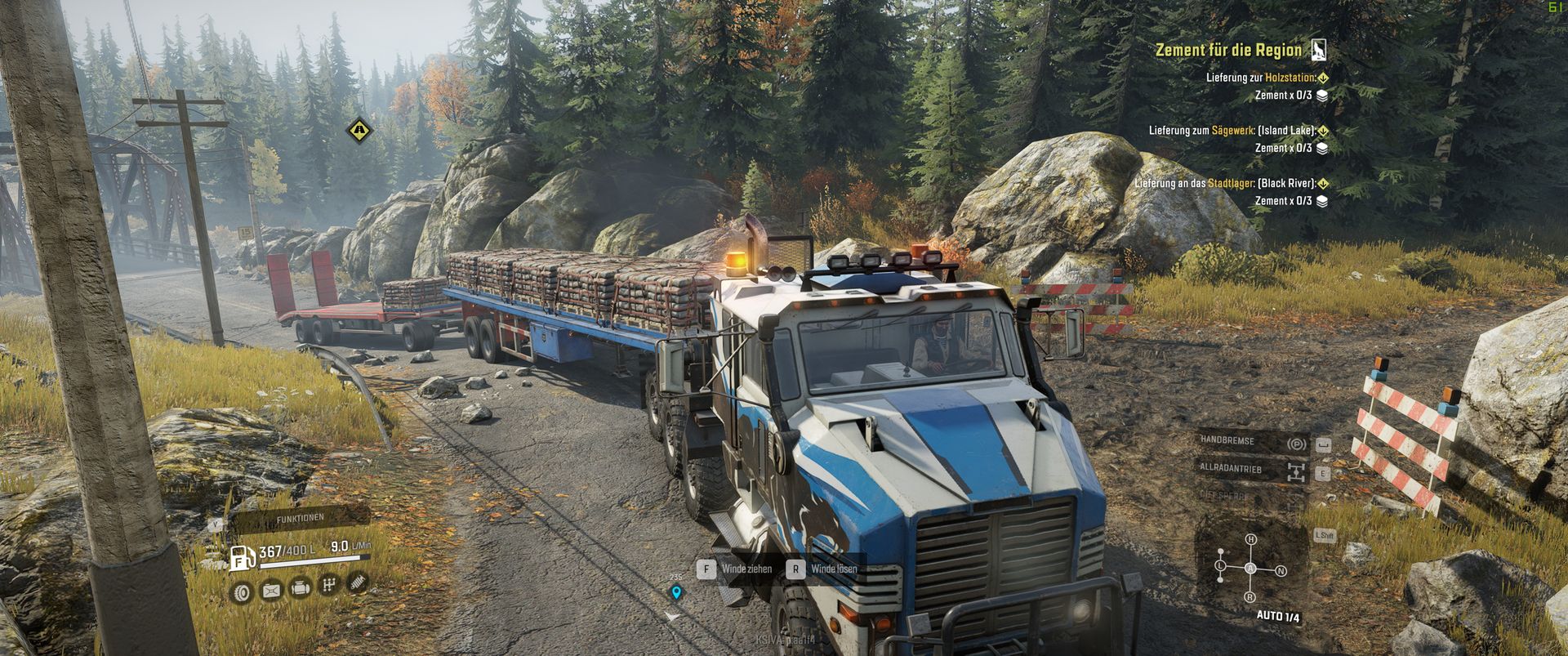Click the blue waypoint pin marker
1568x656 pixels.
[676, 592]
